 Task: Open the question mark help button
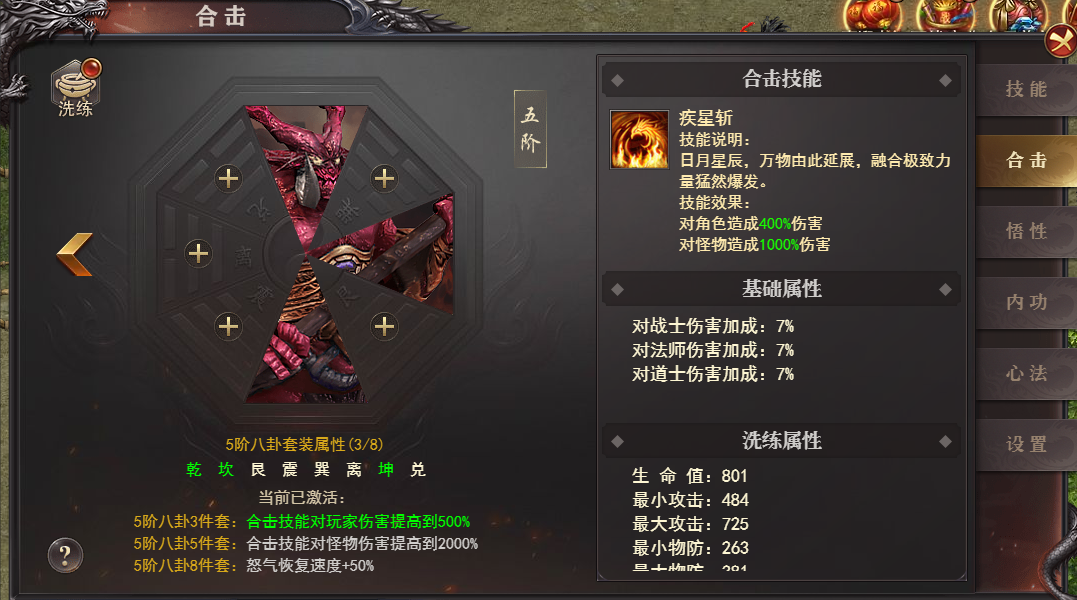65,555
